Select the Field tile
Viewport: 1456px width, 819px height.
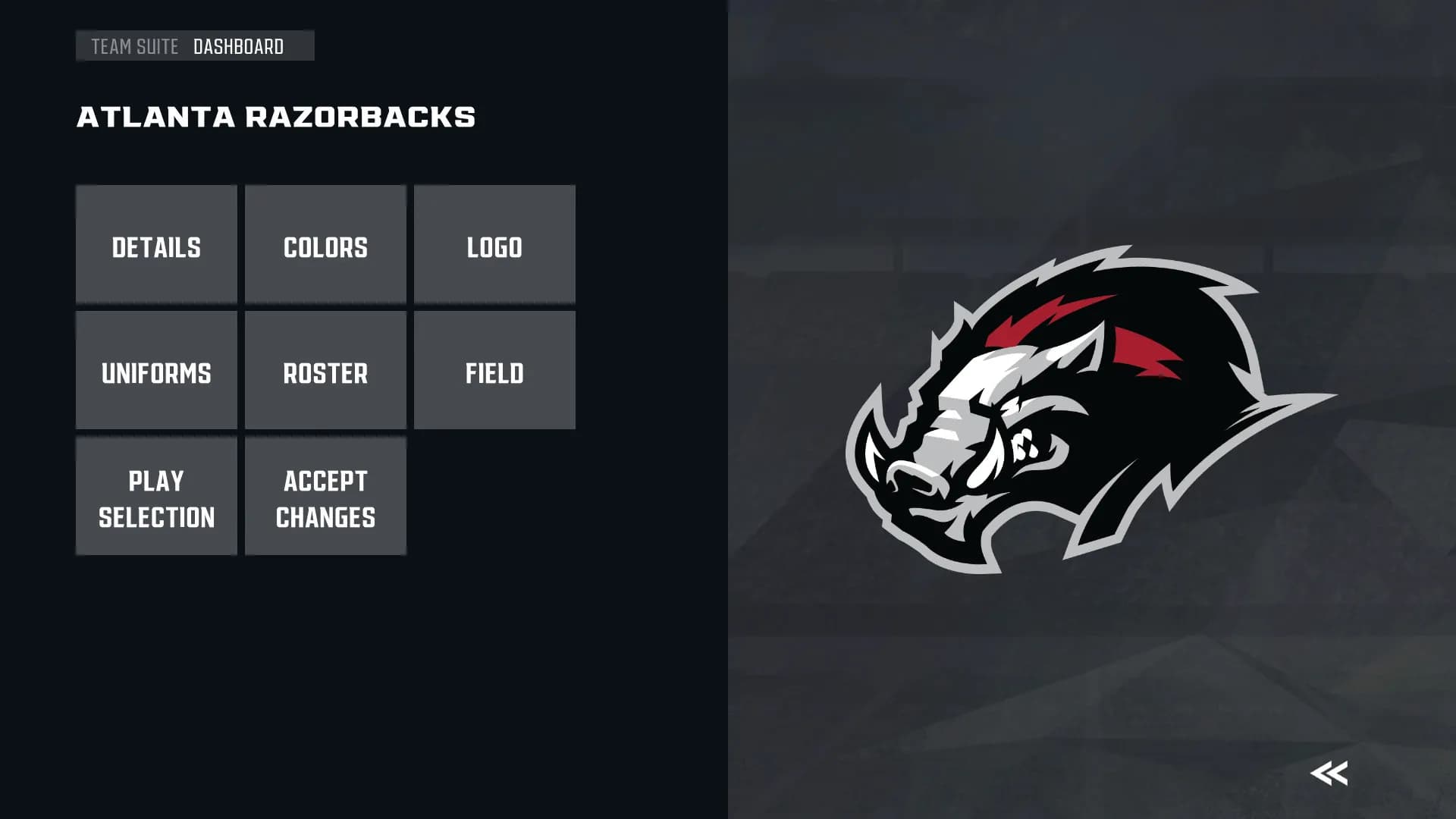tap(494, 371)
